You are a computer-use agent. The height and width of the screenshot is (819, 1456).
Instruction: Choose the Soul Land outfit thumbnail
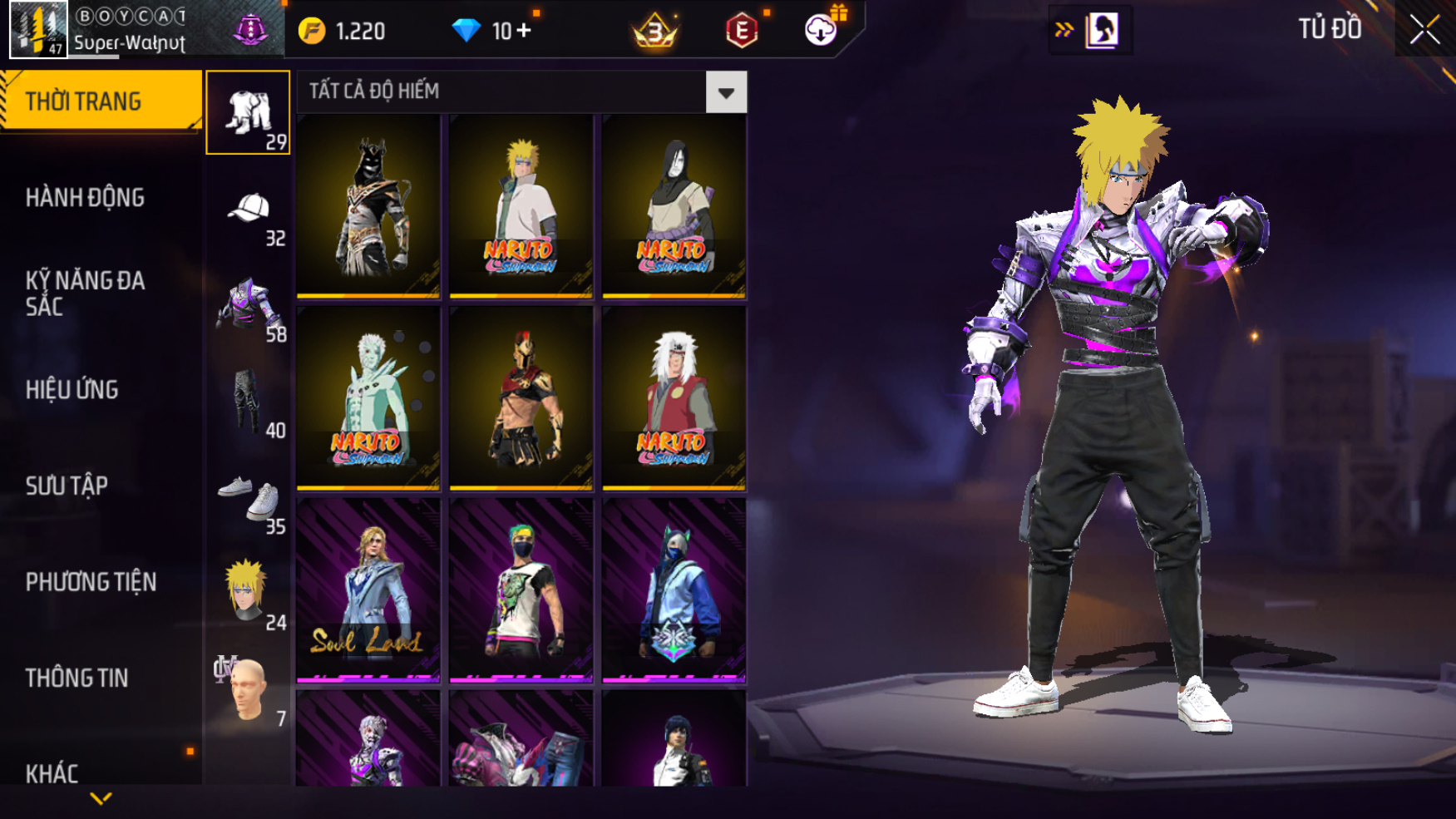point(368,590)
